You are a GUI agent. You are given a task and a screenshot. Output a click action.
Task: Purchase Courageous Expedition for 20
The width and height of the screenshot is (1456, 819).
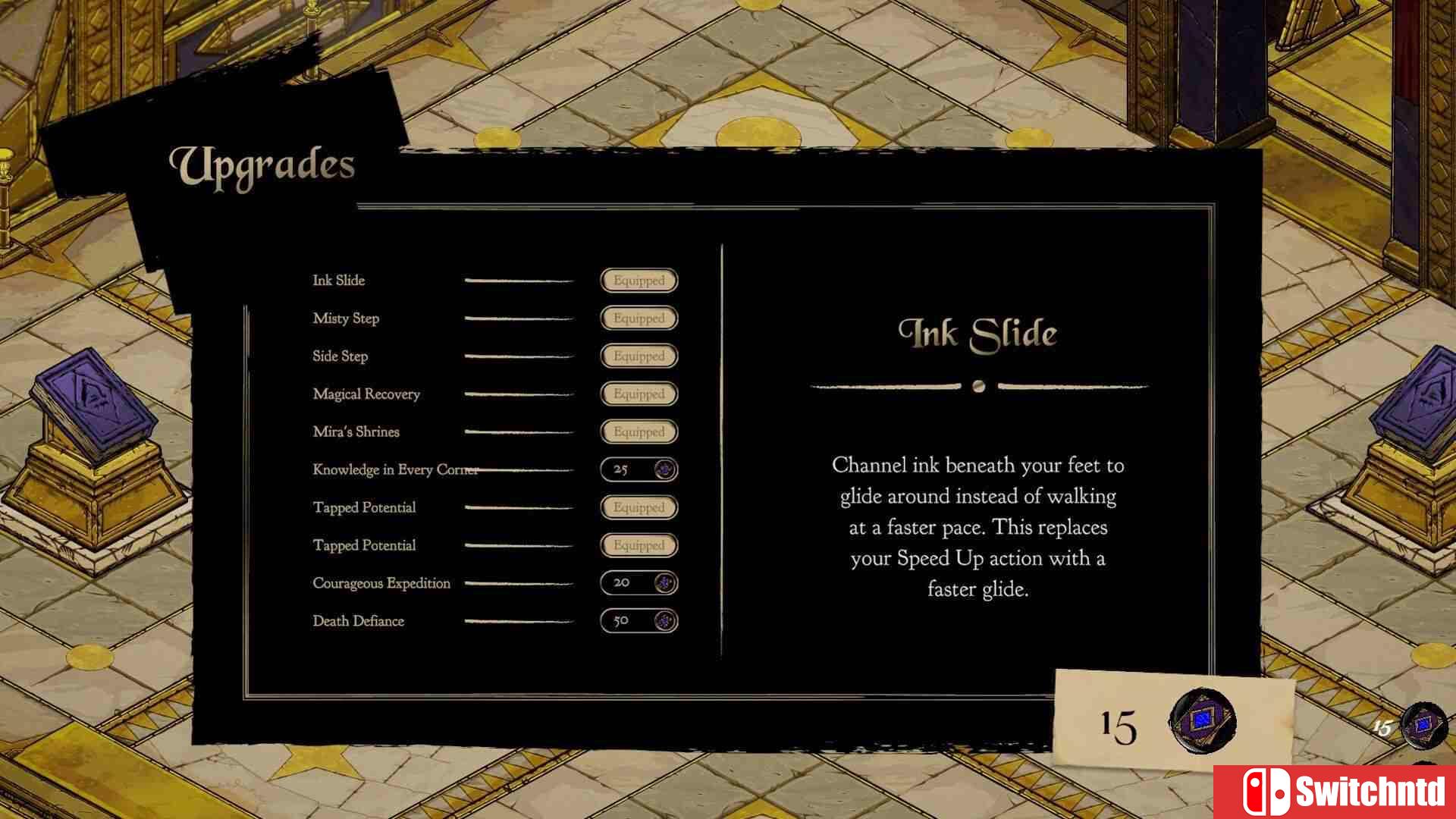tap(638, 583)
